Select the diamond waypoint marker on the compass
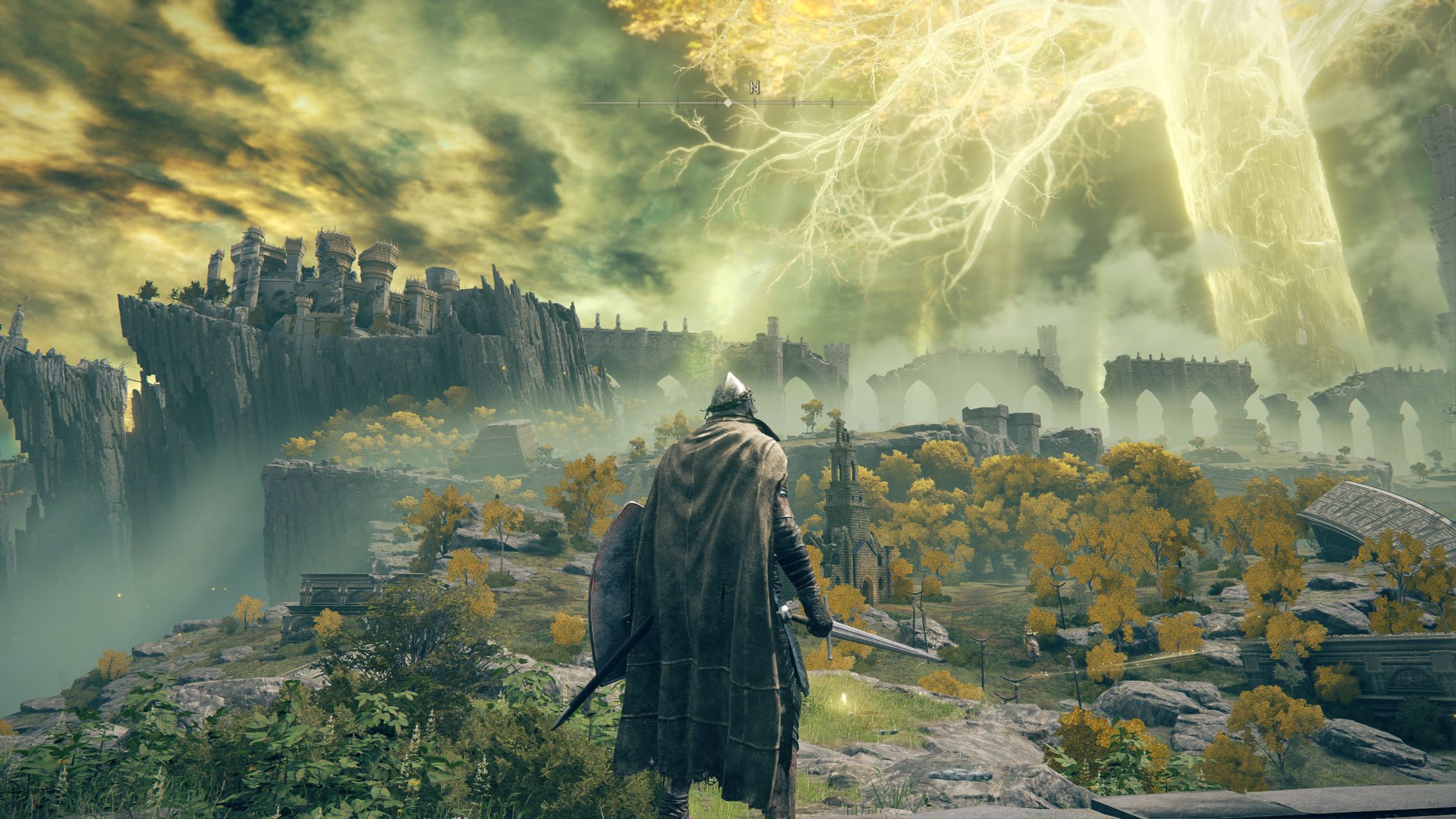Screen dimensions: 1456x819 coord(729,102)
